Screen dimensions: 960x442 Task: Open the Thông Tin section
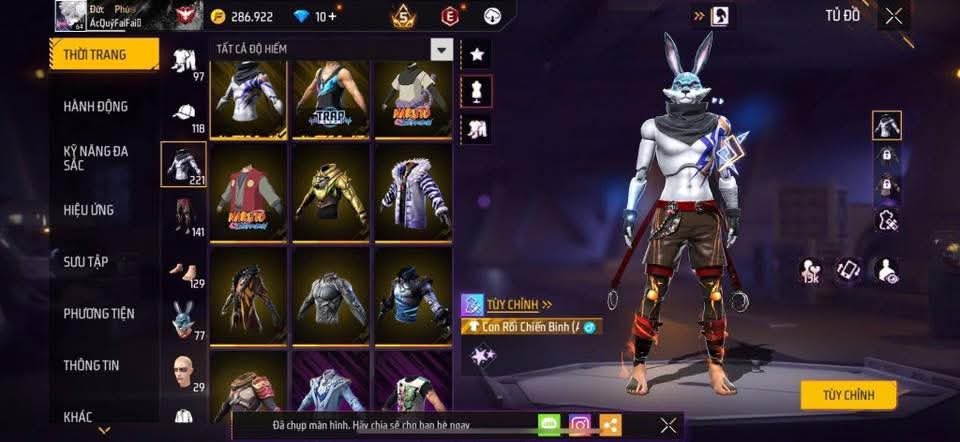pos(91,365)
